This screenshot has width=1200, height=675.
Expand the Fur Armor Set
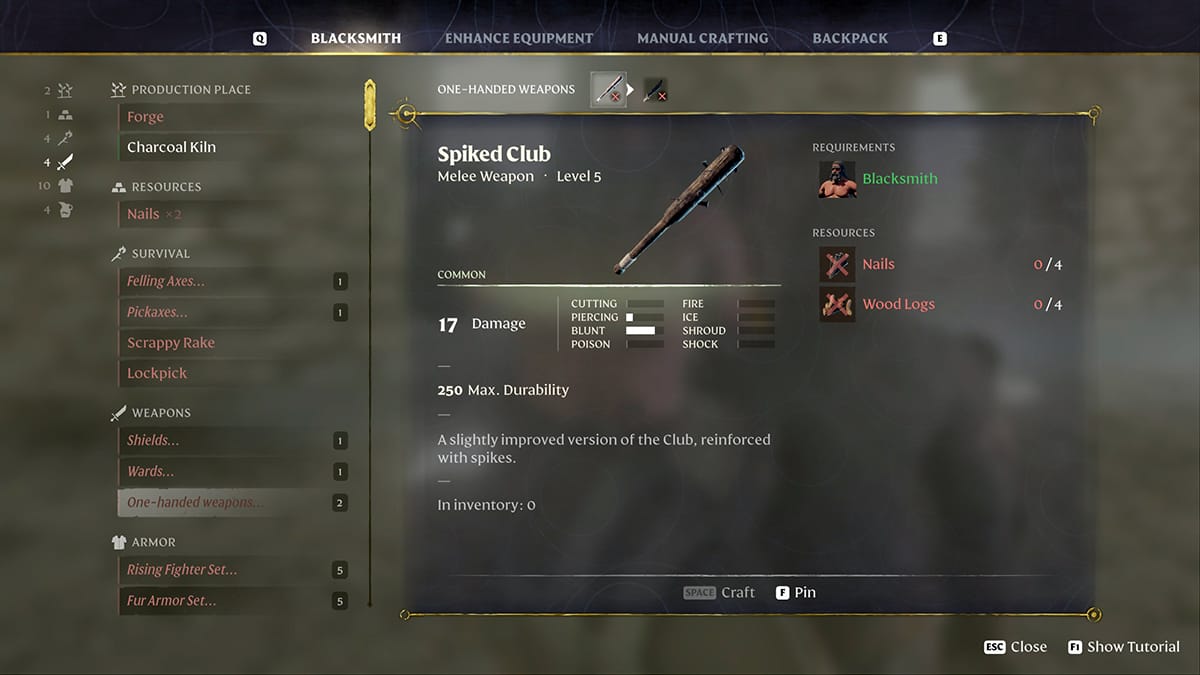click(x=172, y=601)
